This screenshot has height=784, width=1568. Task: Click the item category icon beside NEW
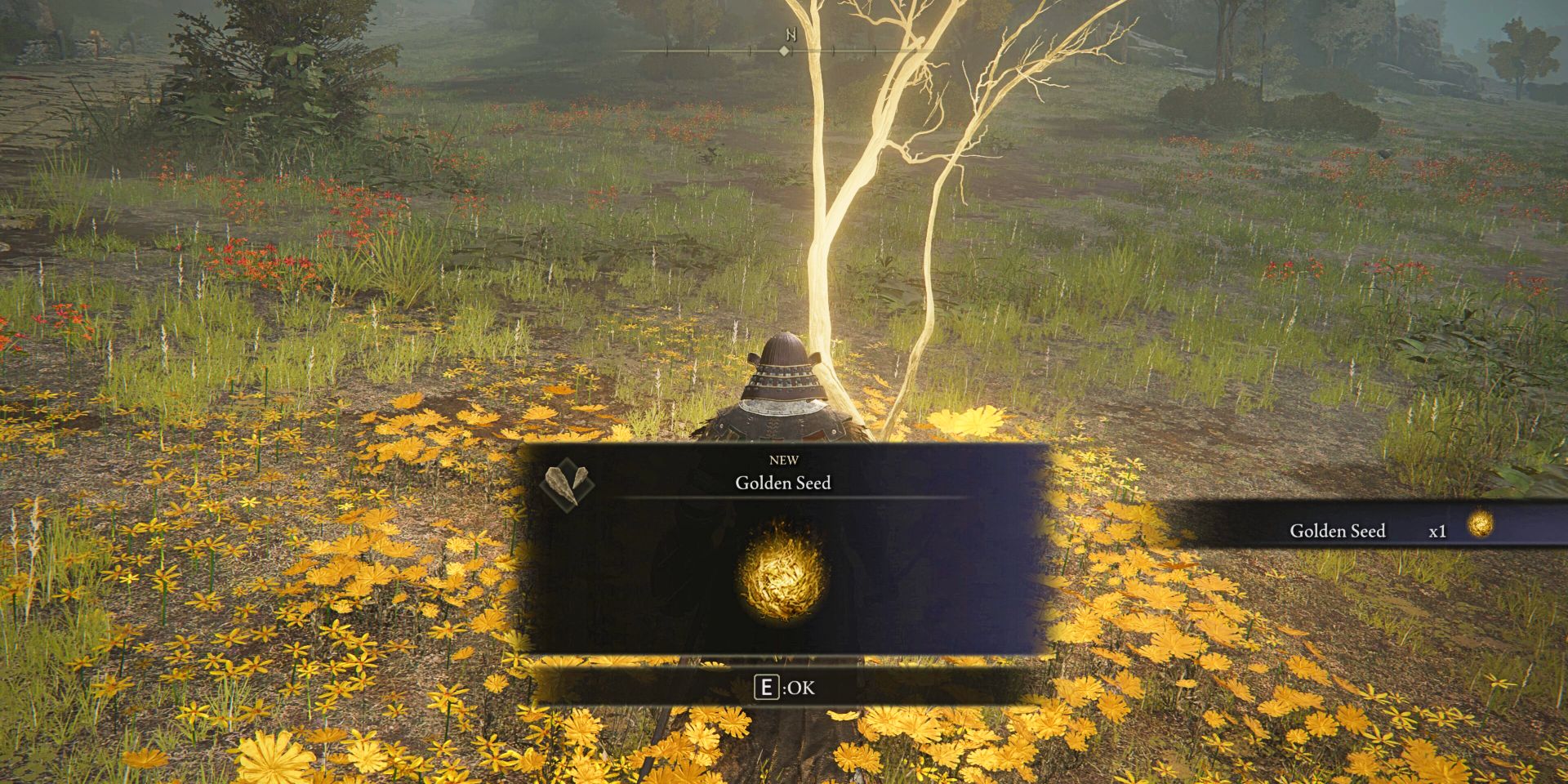tap(568, 483)
